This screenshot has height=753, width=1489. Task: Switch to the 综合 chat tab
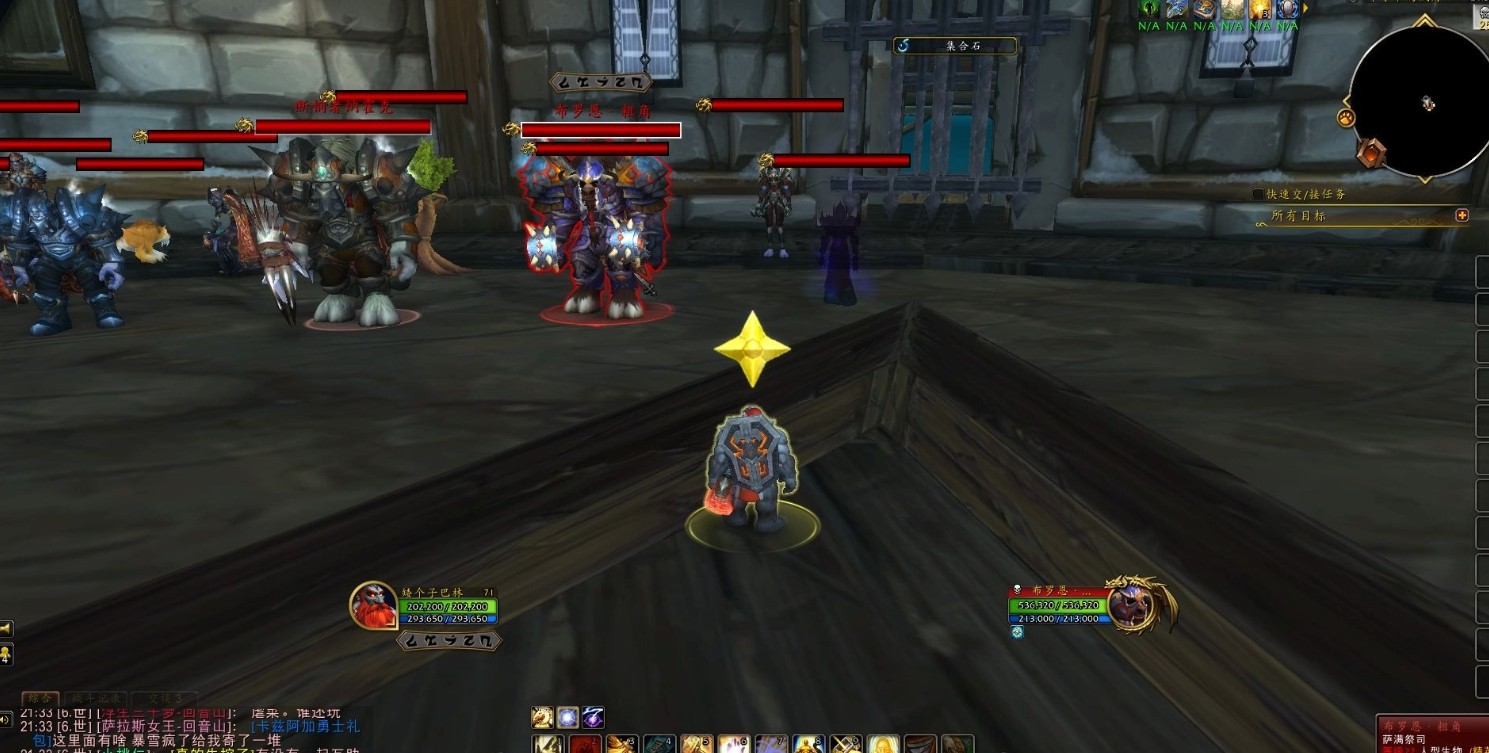point(39,698)
